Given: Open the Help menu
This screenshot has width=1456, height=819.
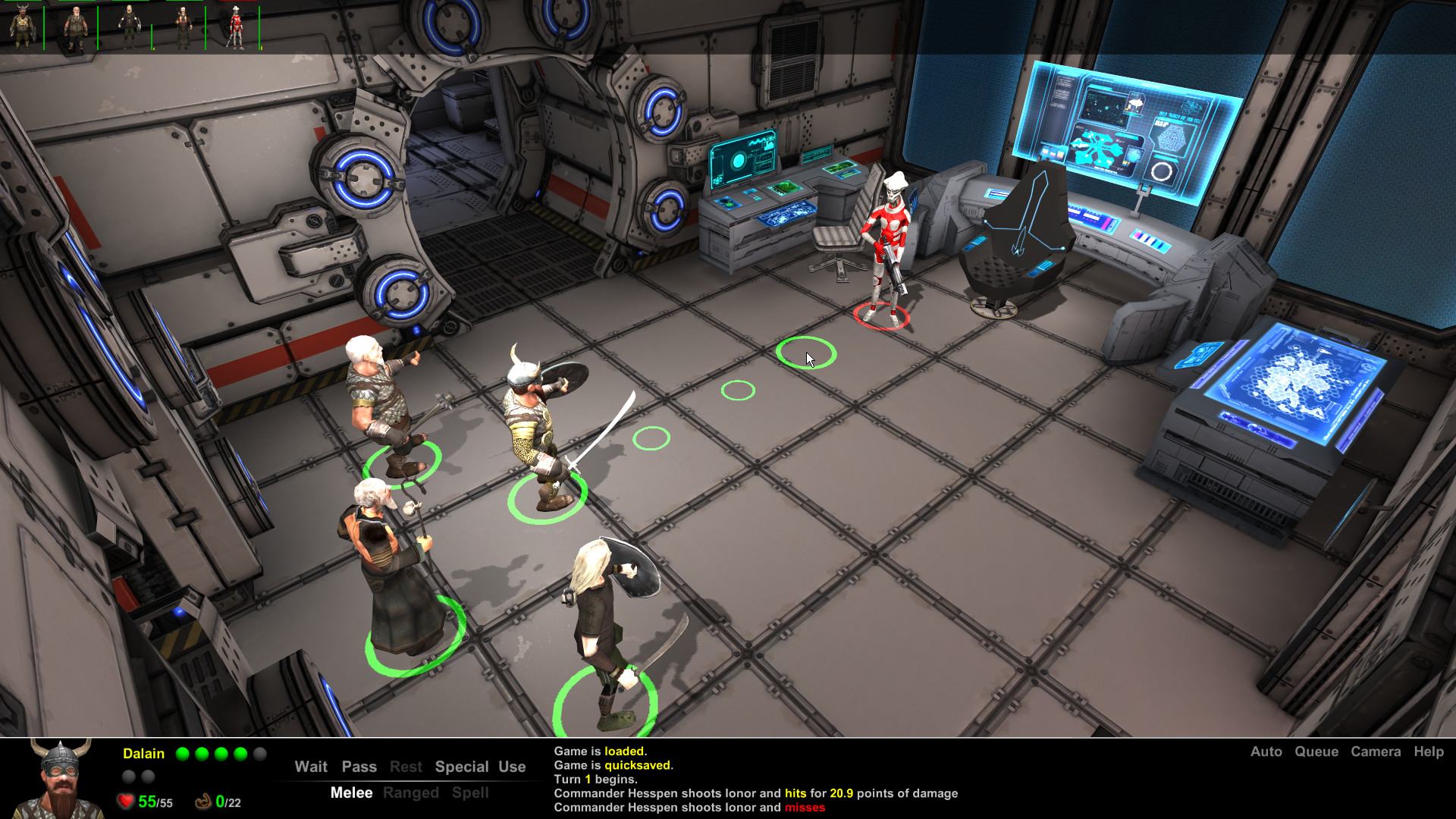Looking at the screenshot, I should pos(1428,752).
